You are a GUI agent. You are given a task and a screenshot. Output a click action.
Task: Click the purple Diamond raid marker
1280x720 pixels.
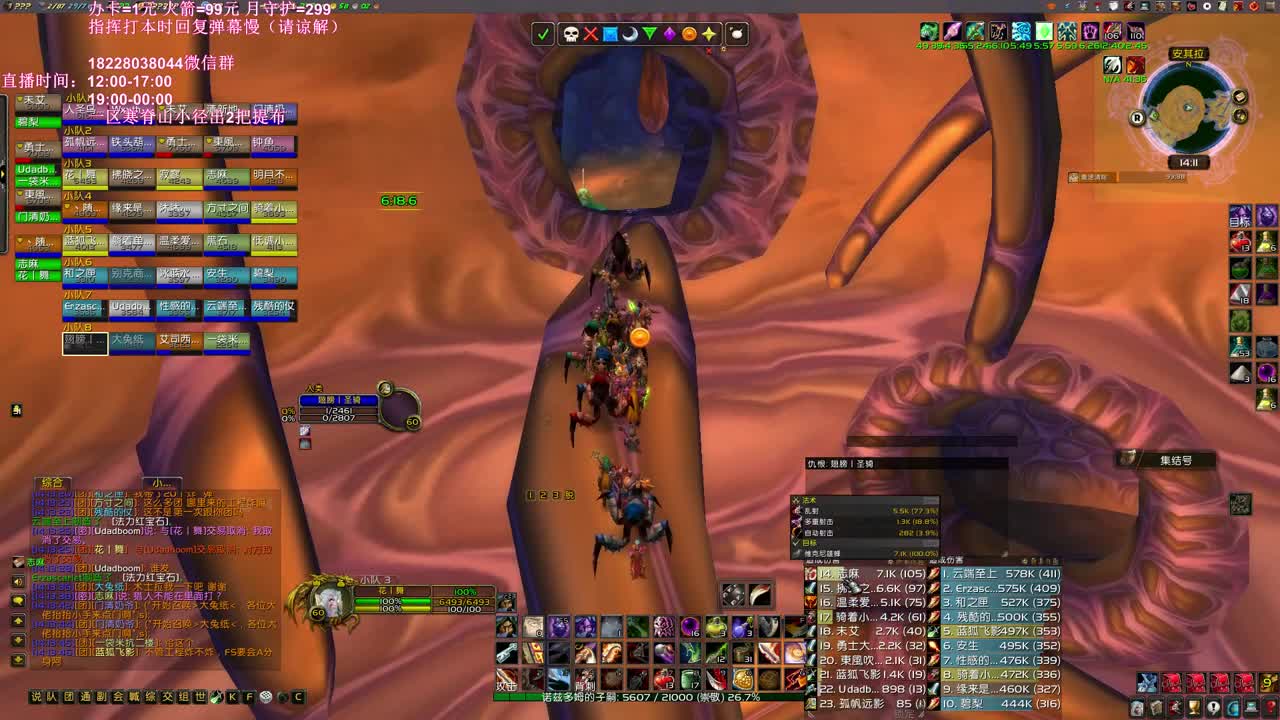tap(670, 32)
